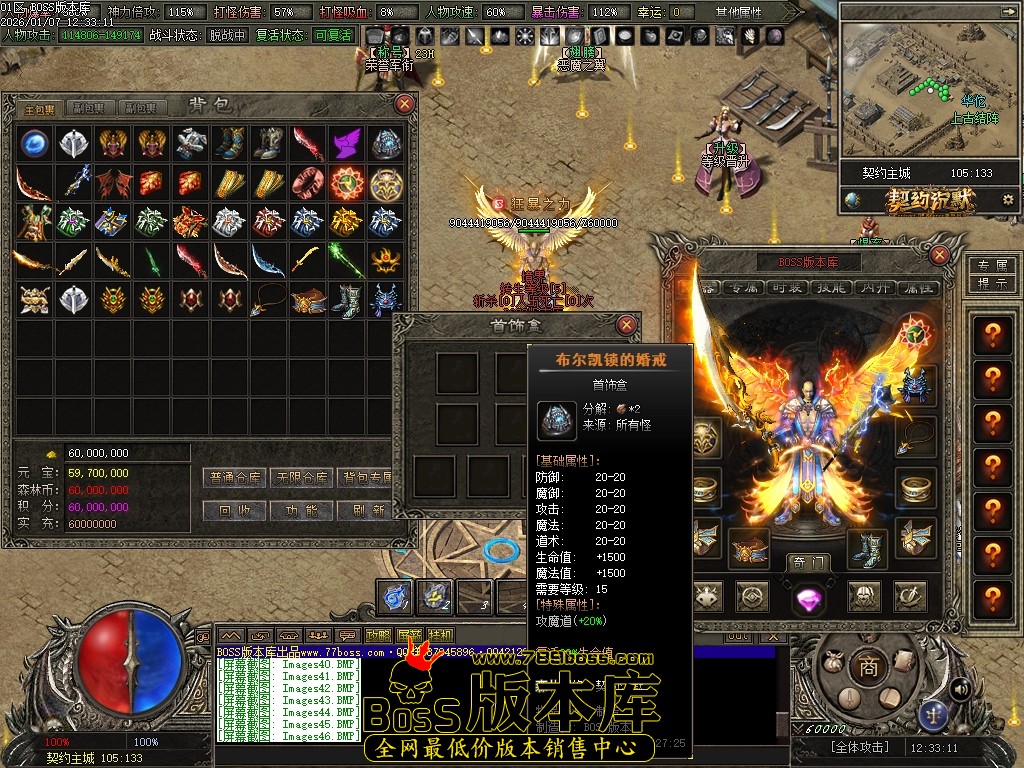1024x768 pixels.
Task: Open the 商 shop button
Action: pos(867,666)
